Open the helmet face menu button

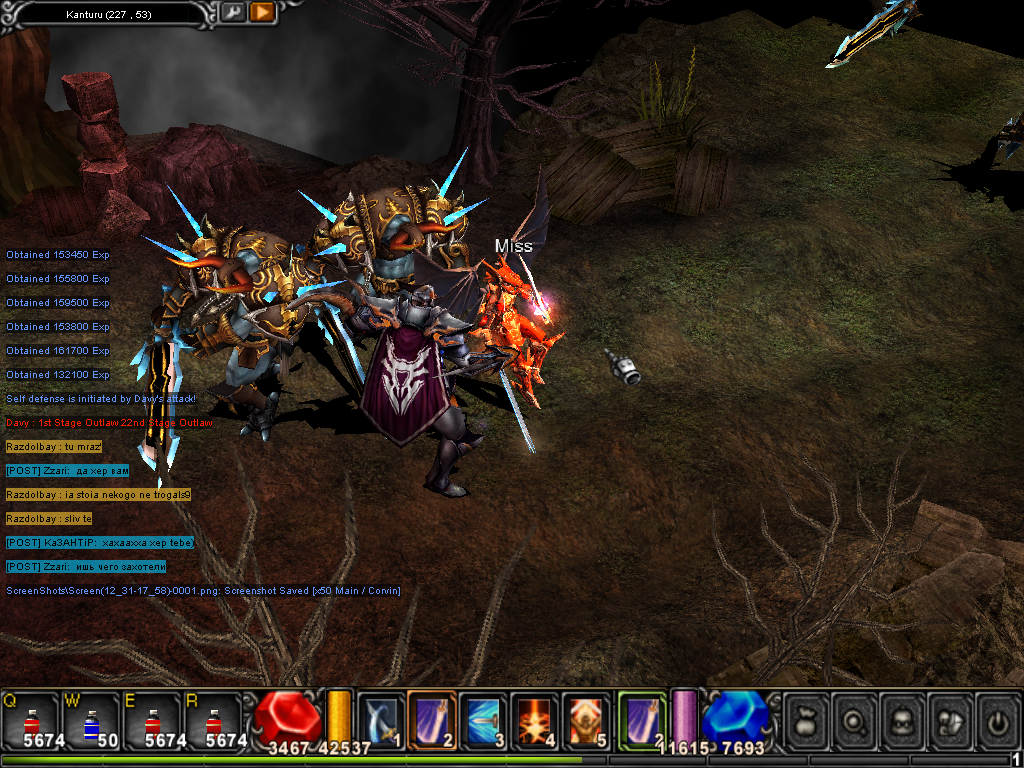point(903,720)
